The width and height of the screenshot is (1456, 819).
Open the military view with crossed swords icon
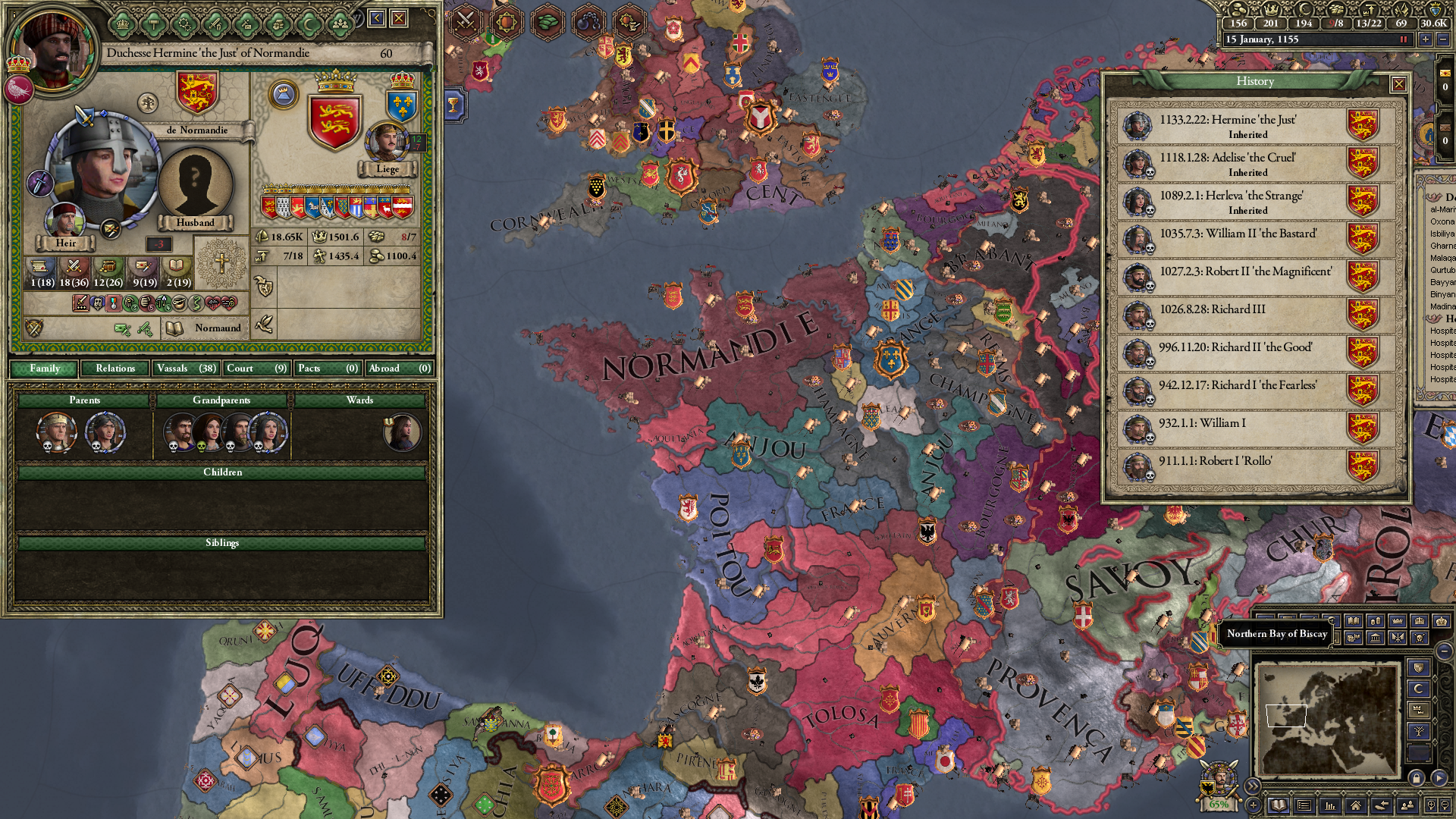[466, 21]
